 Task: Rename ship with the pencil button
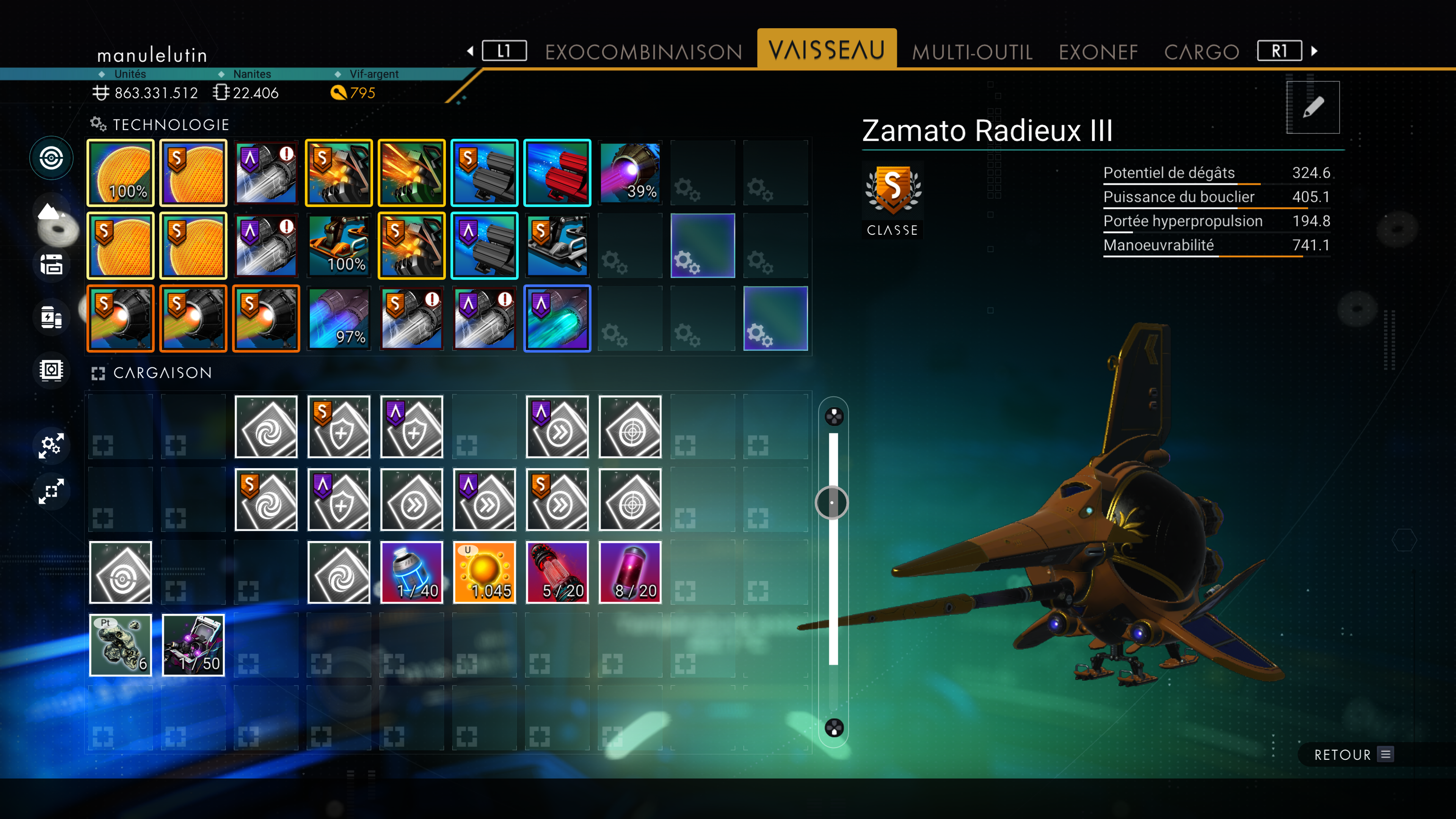pos(1312,107)
